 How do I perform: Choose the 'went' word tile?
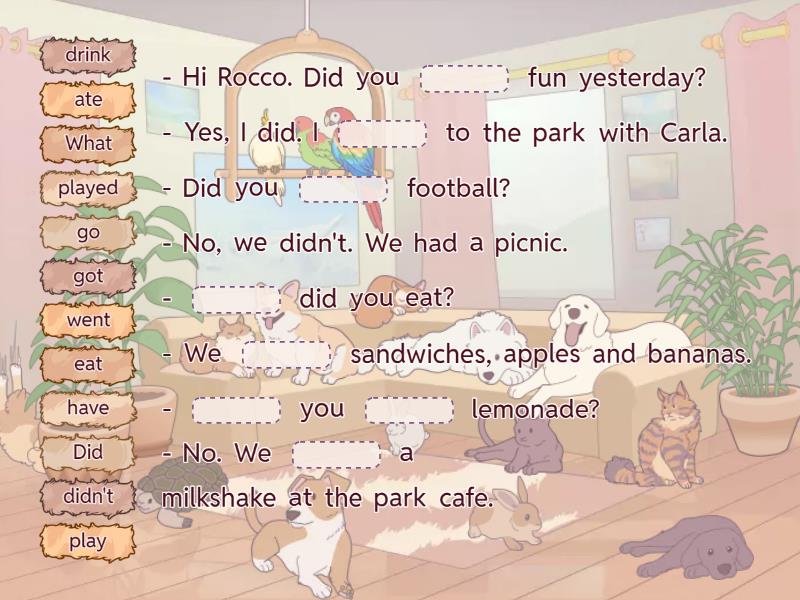pos(88,321)
